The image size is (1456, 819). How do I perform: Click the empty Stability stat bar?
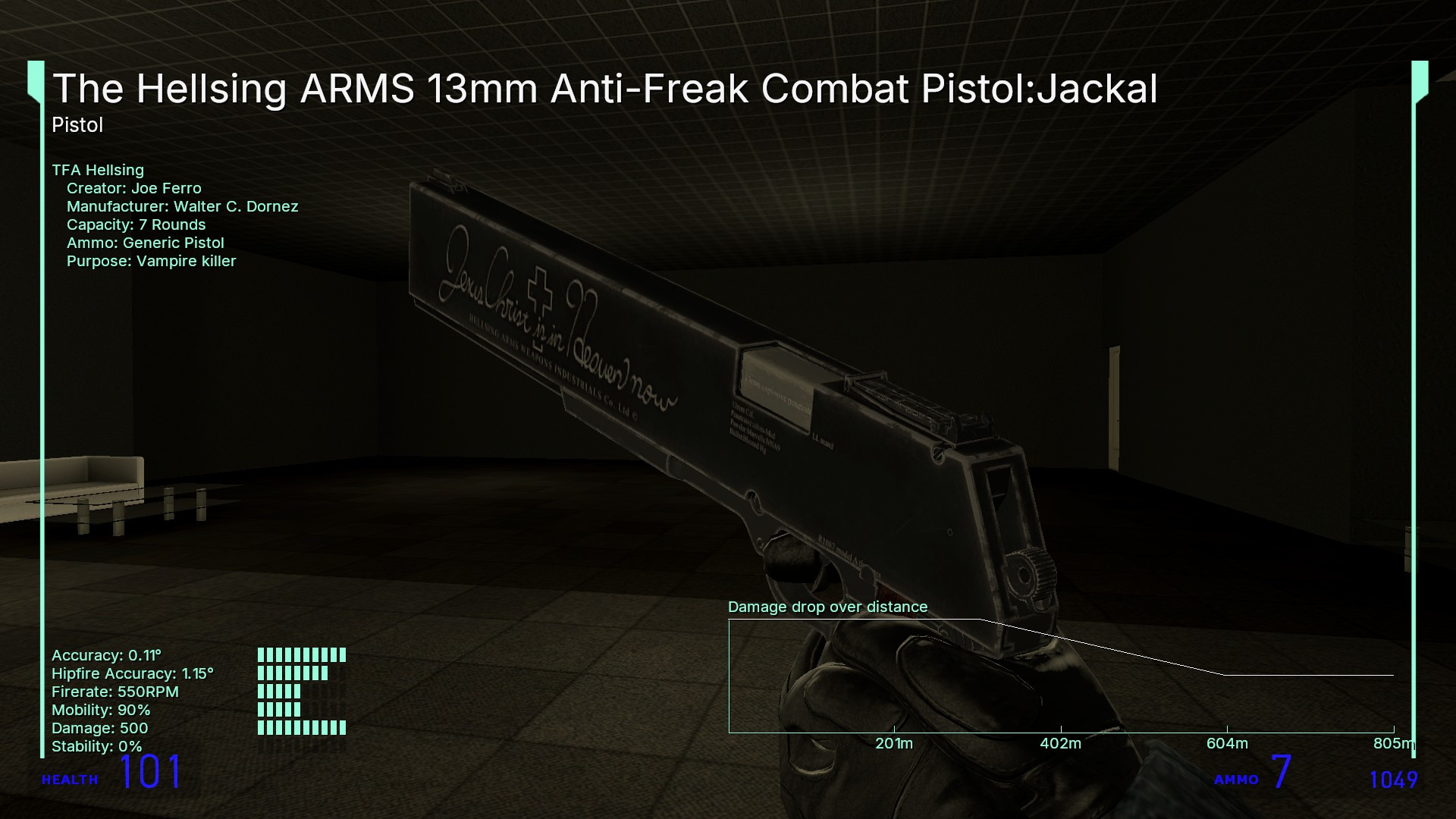302,746
